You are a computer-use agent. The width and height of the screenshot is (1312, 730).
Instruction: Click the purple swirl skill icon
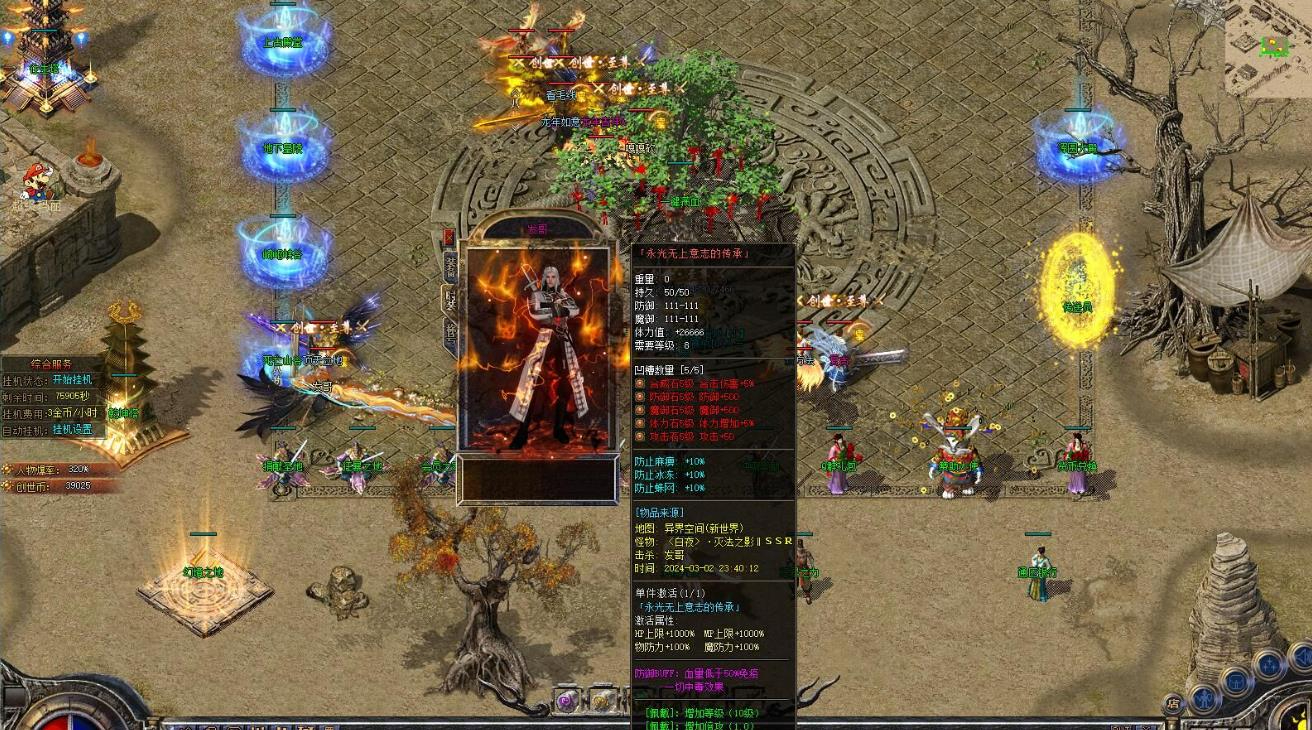(x=567, y=701)
